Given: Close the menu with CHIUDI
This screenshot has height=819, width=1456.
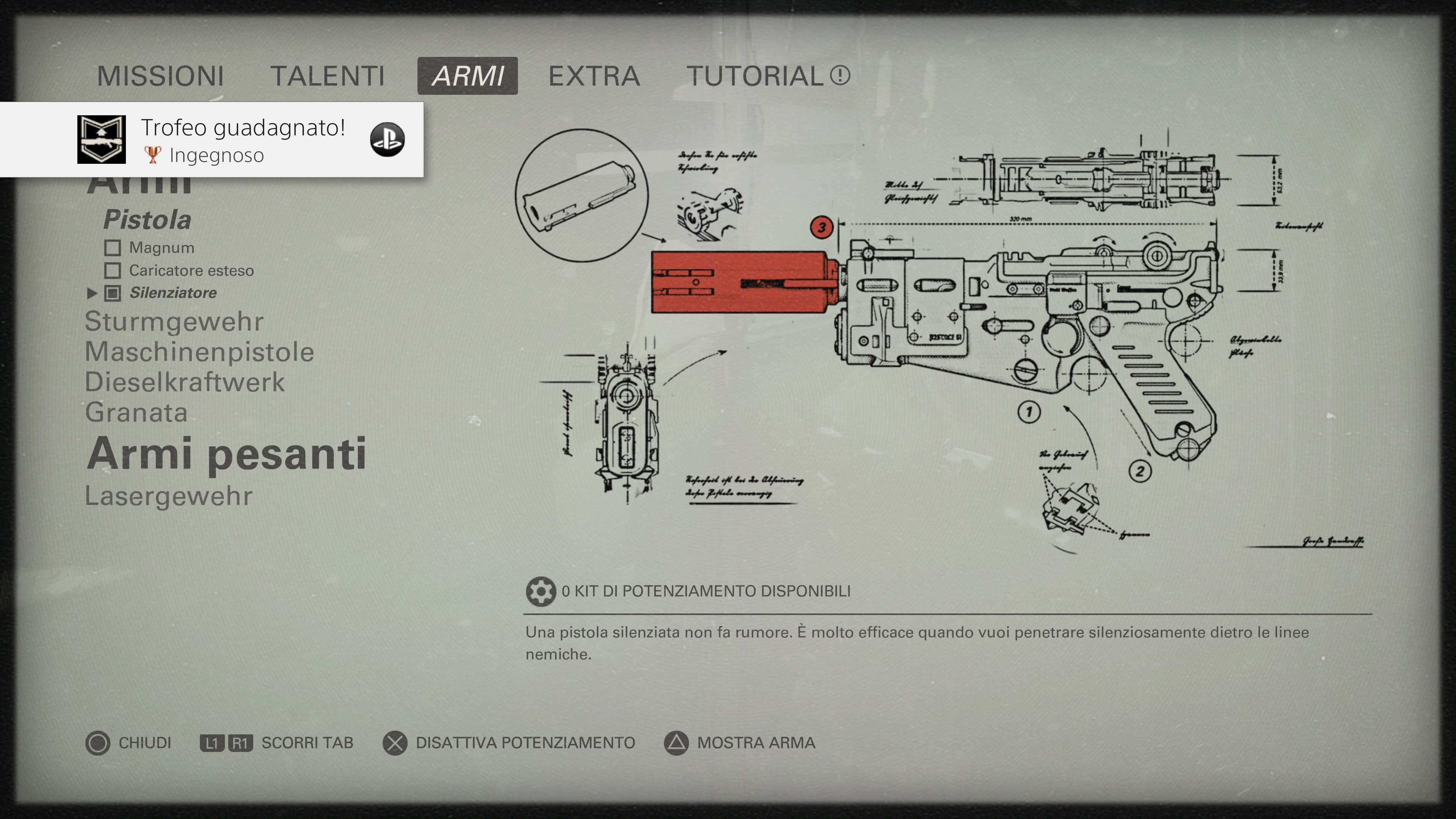Looking at the screenshot, I should pyautogui.click(x=129, y=743).
